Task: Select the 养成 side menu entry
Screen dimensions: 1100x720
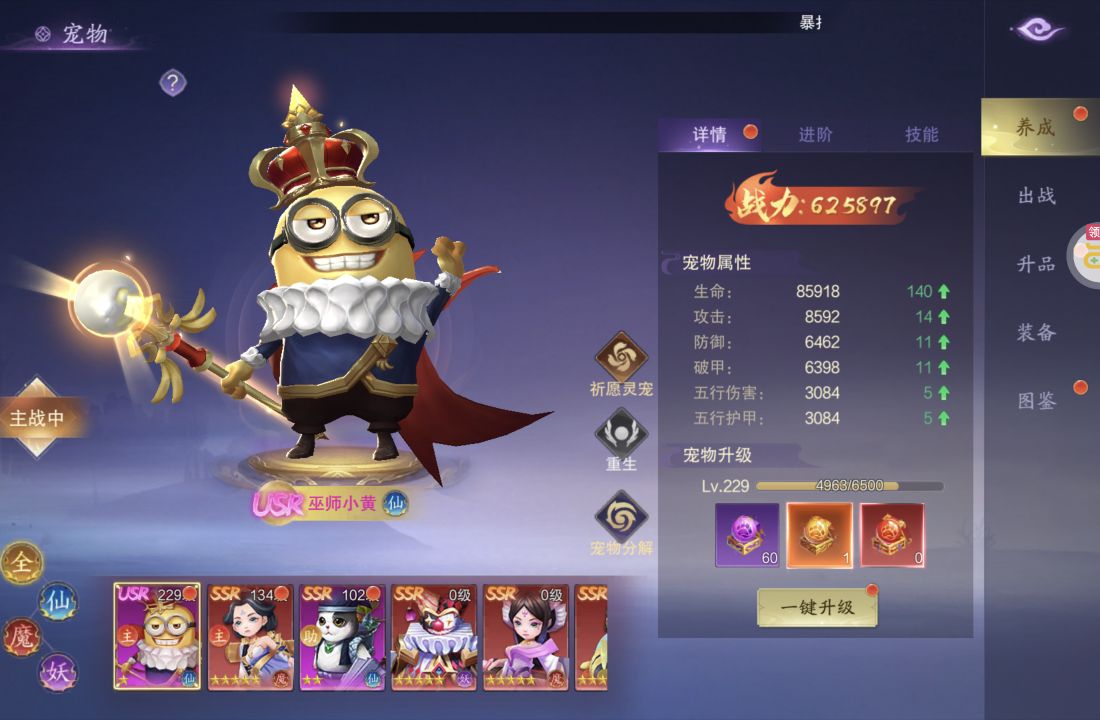Action: click(1036, 128)
